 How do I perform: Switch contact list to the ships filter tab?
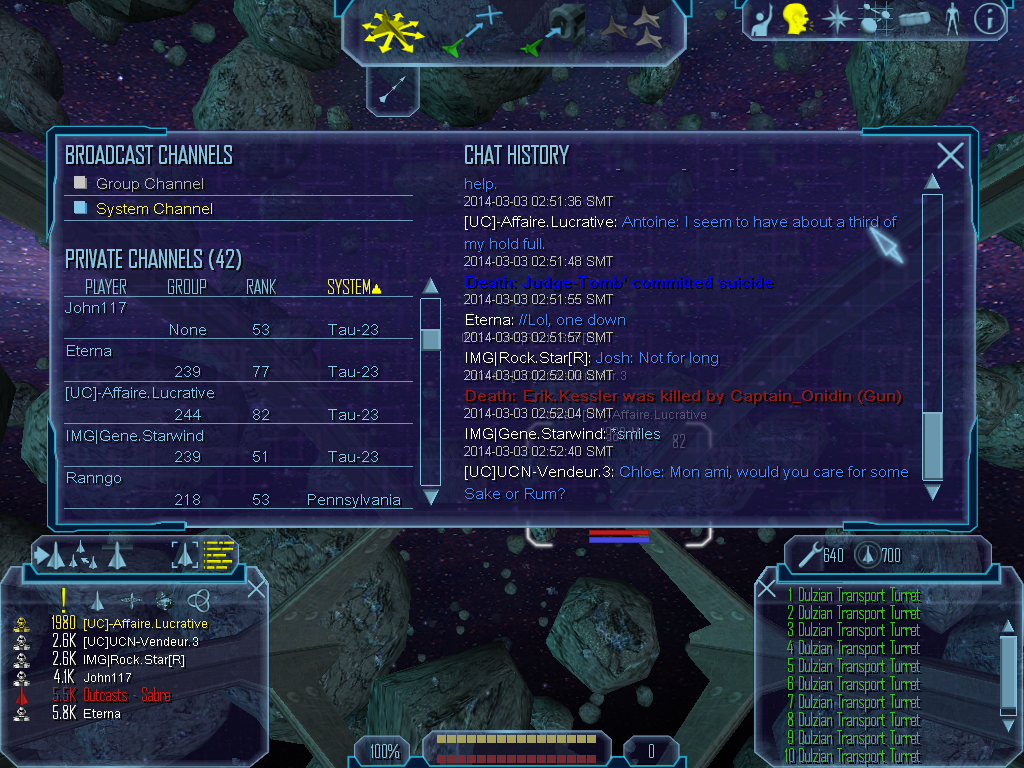pos(97,600)
